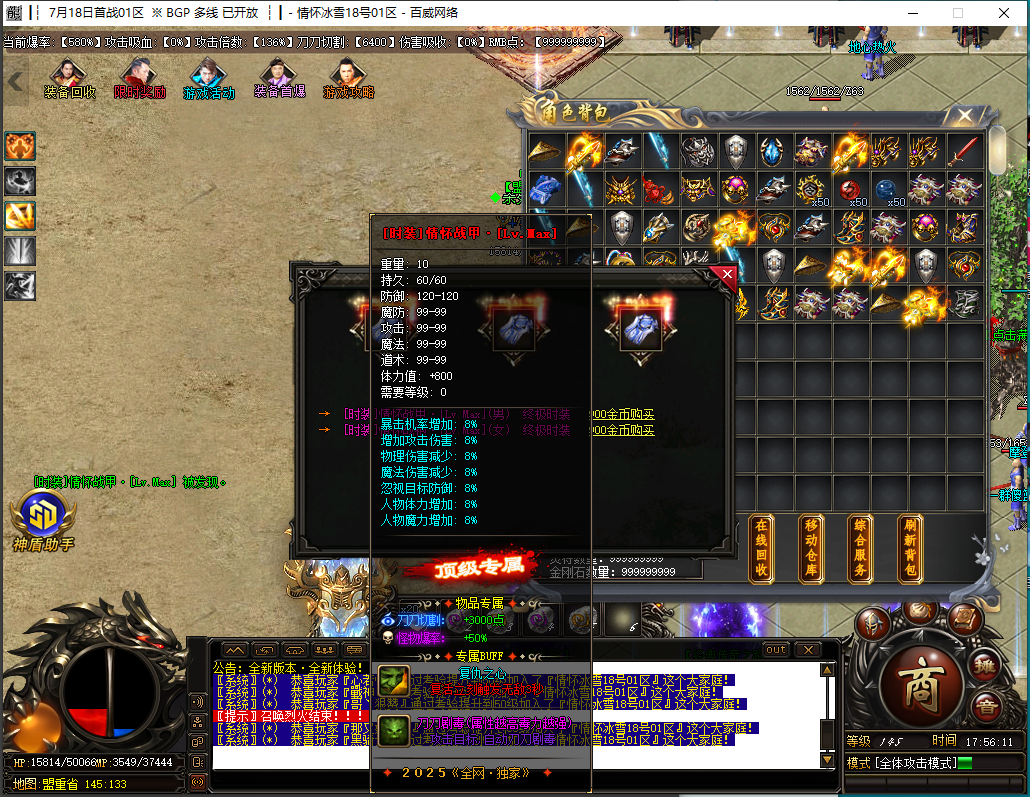Screen dimensions: 1030x797
Task: Open the shop with the large 商 button
Action: (916, 687)
